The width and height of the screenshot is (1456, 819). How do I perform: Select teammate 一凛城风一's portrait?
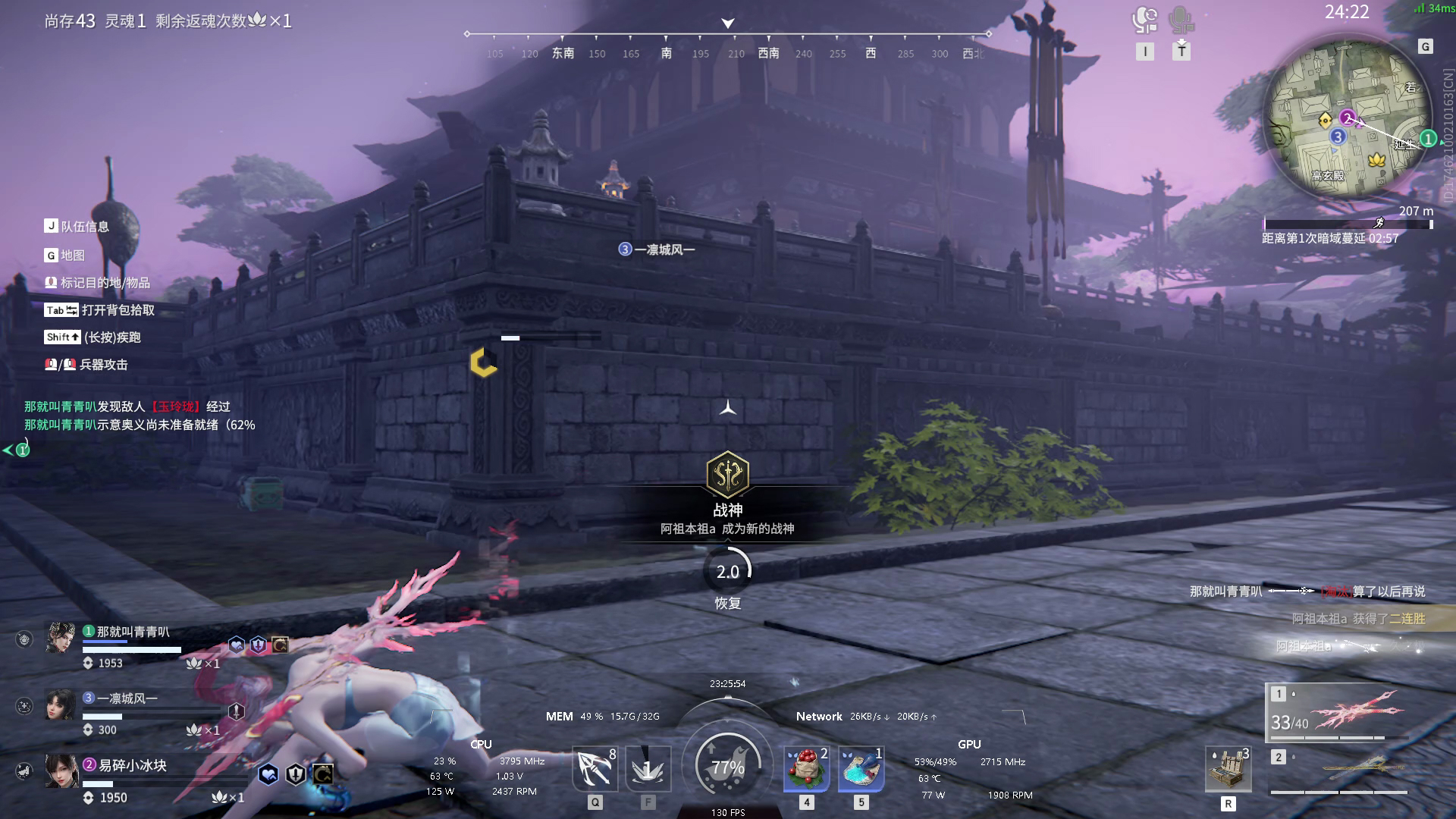point(61,705)
